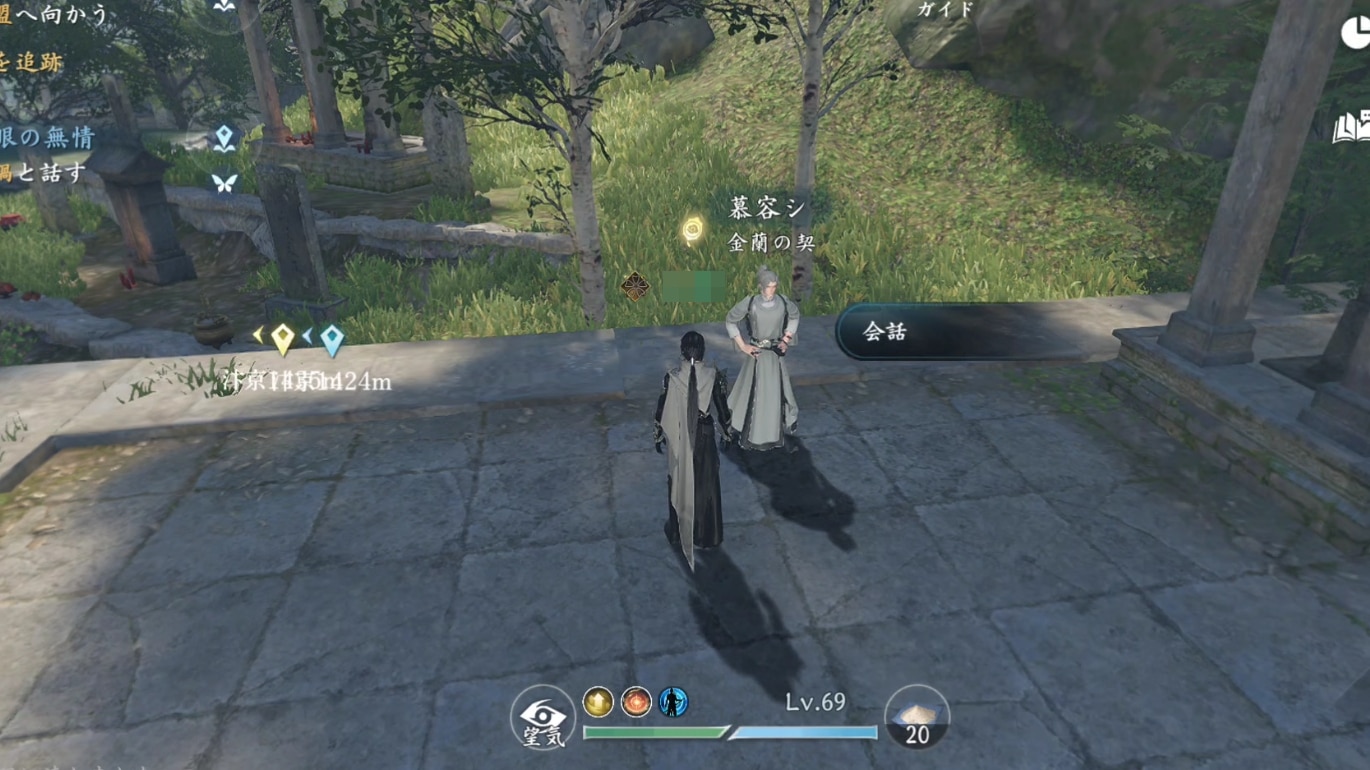This screenshot has height=770, width=1370.
Task: Click the blue diamond waypoint marker
Action: coord(331,340)
